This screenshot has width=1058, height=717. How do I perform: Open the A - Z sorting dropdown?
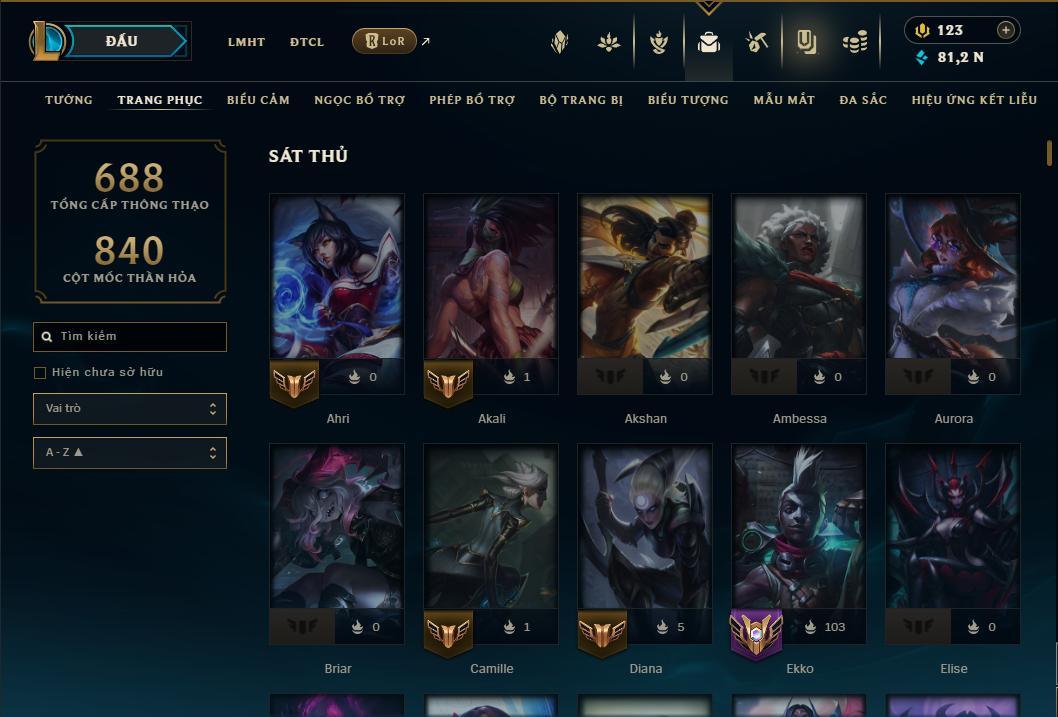[130, 453]
